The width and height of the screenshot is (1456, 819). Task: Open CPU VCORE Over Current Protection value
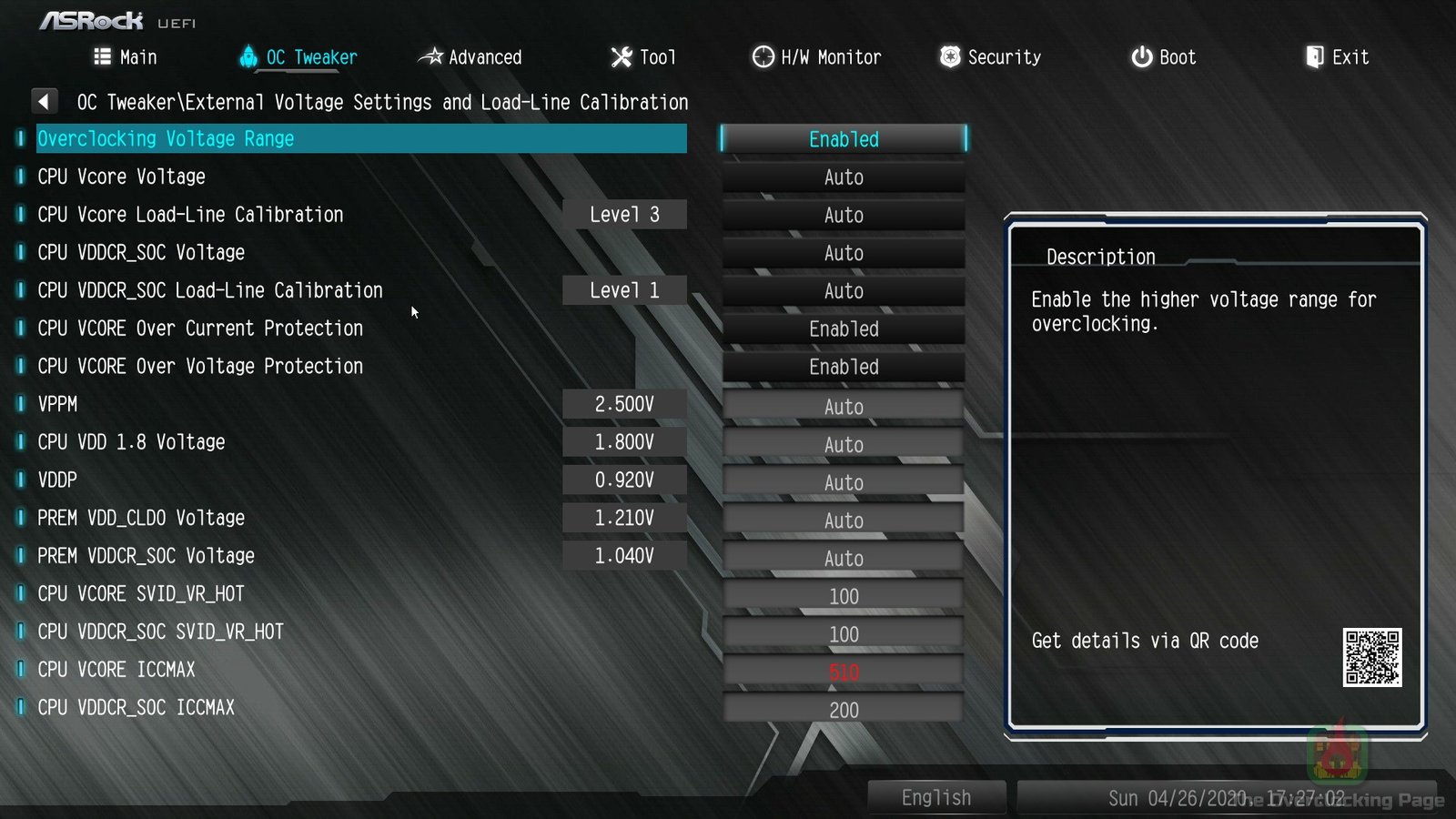pos(844,329)
